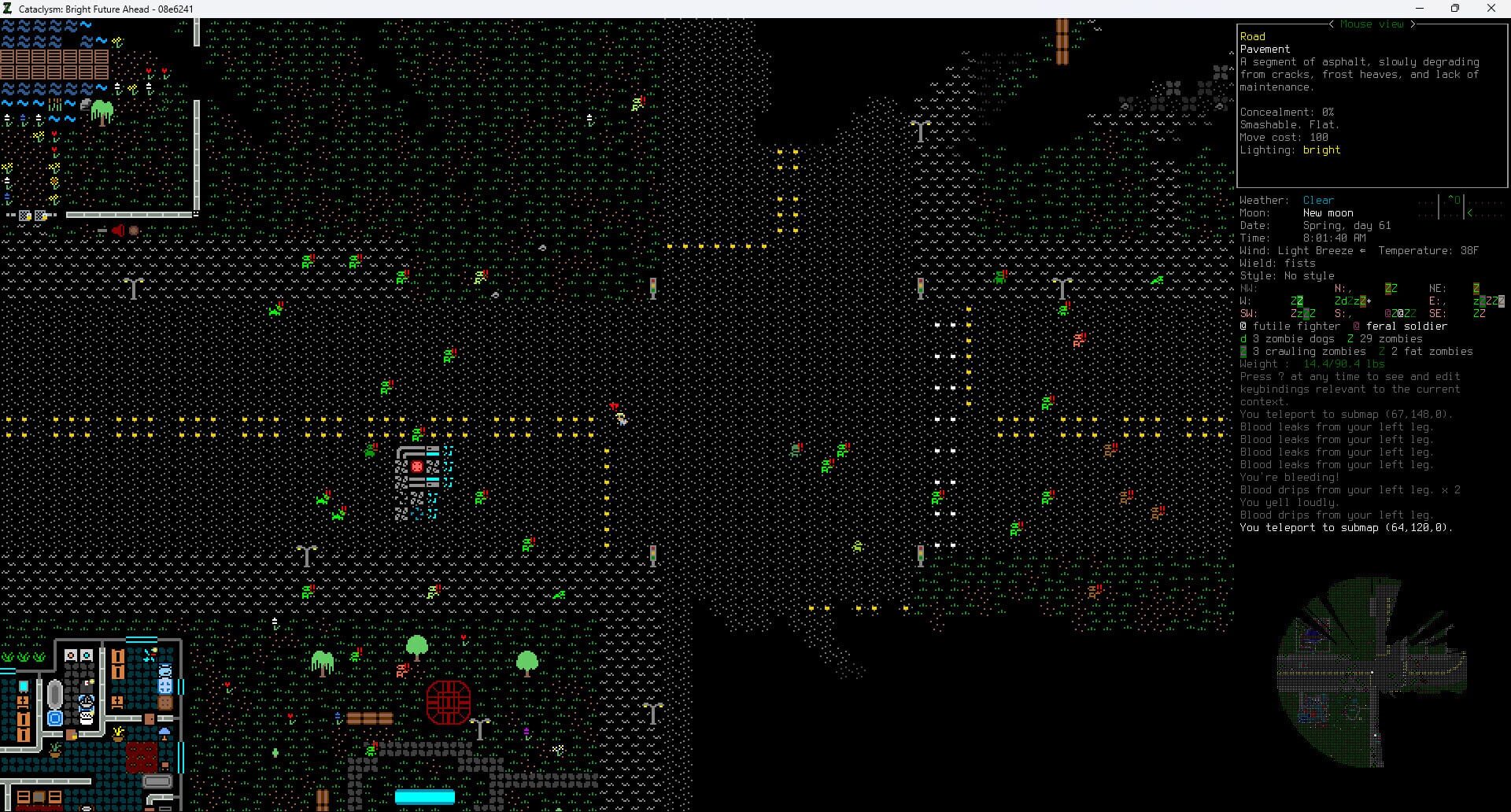Open the window menu via the Z titlebar icon

8,9
